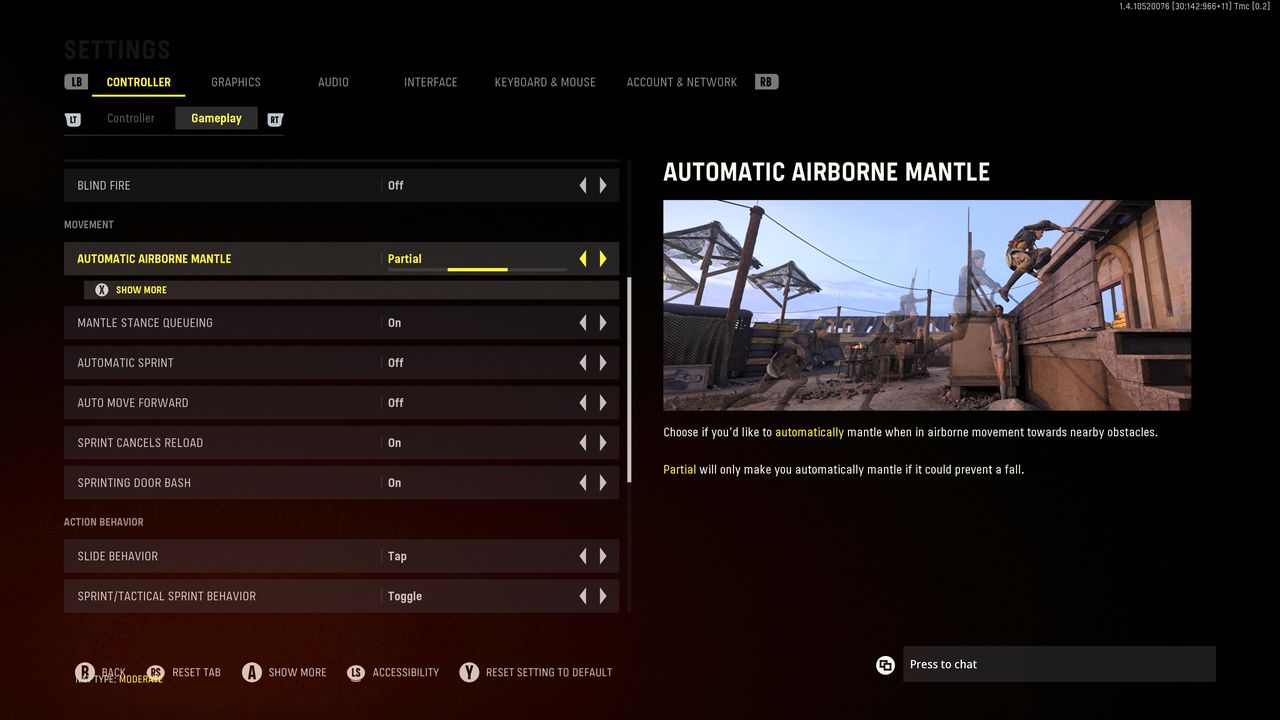The height and width of the screenshot is (720, 1280).
Task: Open Account & Network tab
Action: click(x=681, y=82)
